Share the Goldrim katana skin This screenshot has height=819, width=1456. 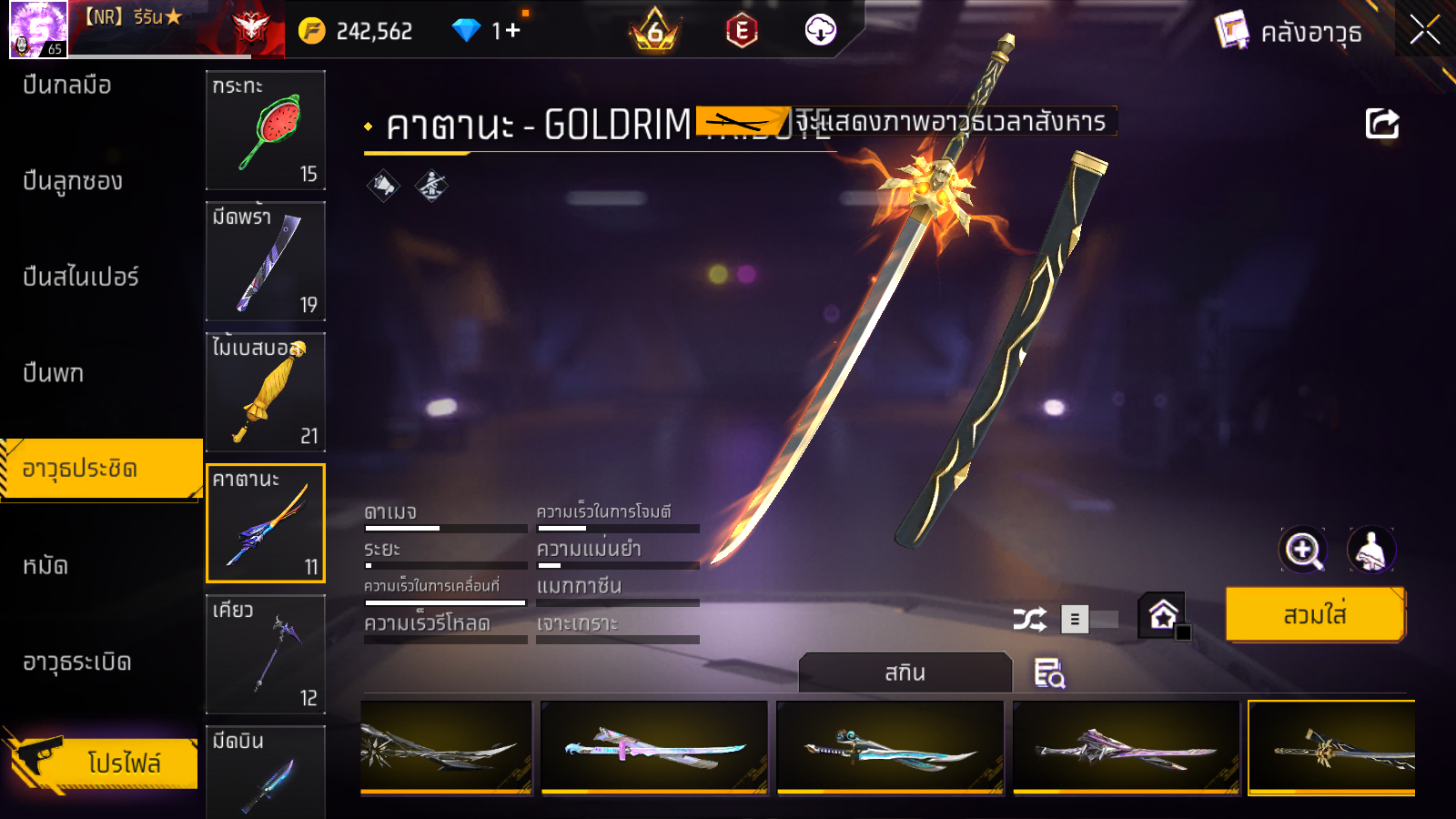coord(1381,124)
